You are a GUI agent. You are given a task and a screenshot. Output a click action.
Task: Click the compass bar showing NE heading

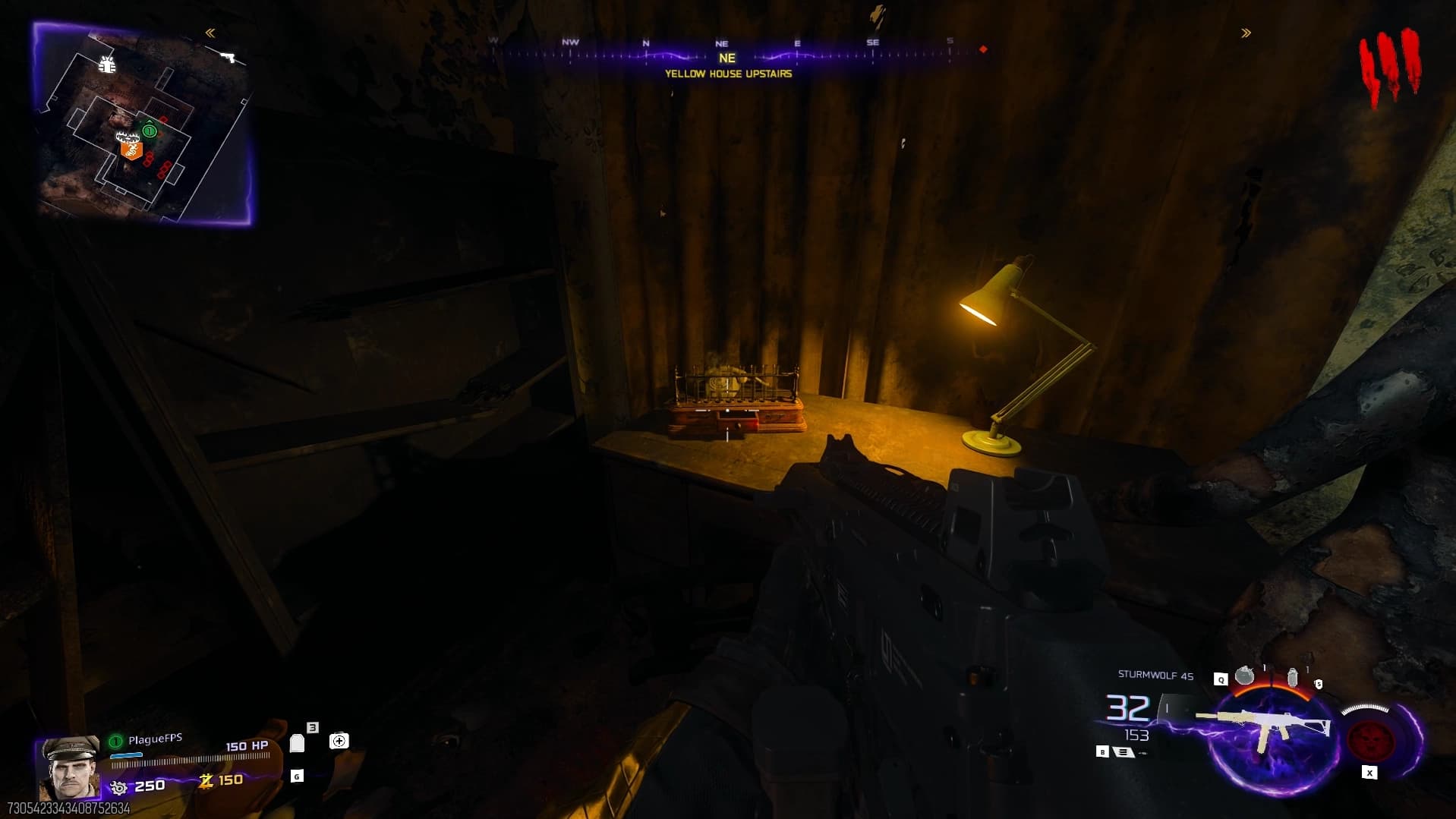pyautogui.click(x=726, y=53)
